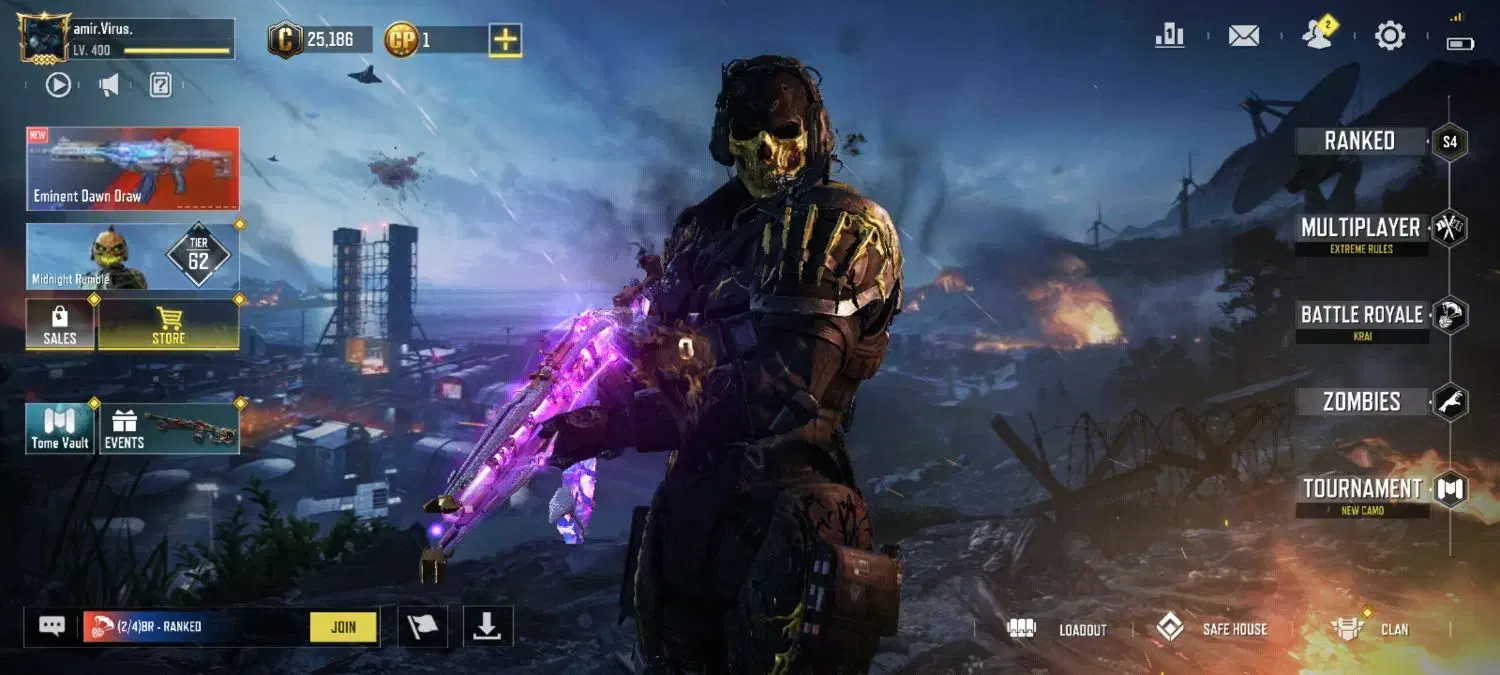Add CP with the plus button

[505, 40]
